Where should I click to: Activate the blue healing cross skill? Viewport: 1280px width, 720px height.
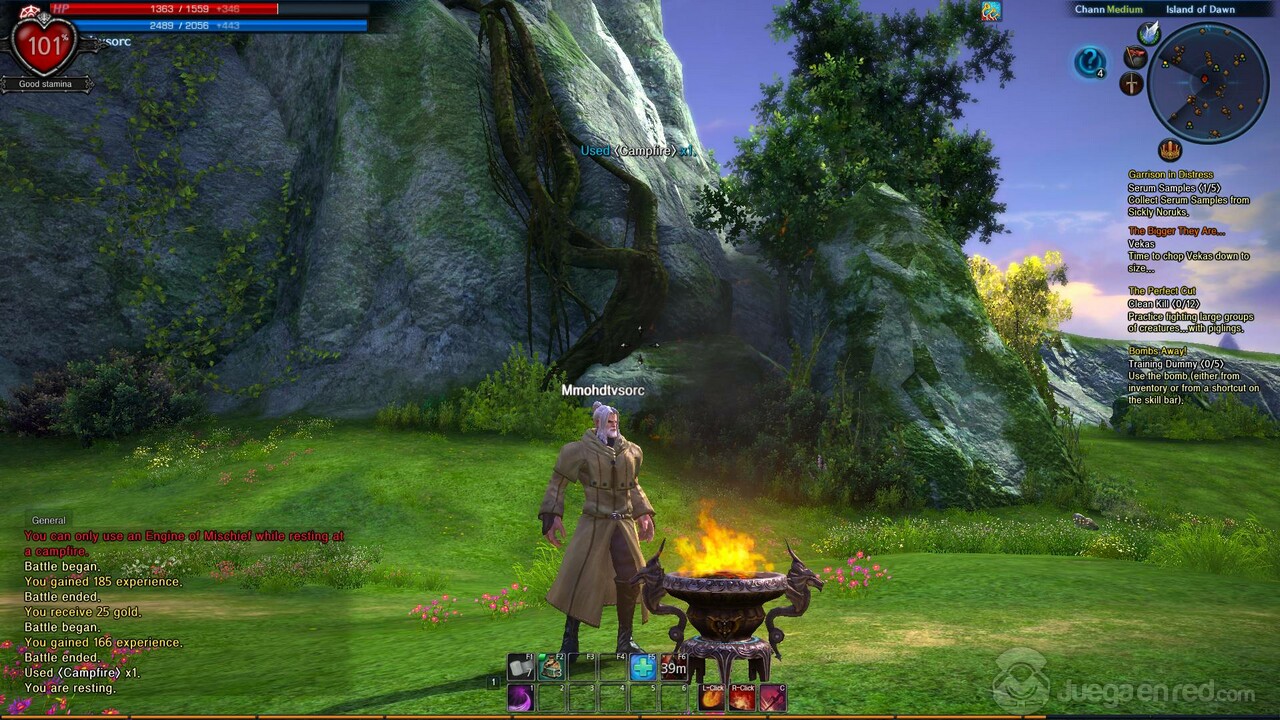pos(643,667)
